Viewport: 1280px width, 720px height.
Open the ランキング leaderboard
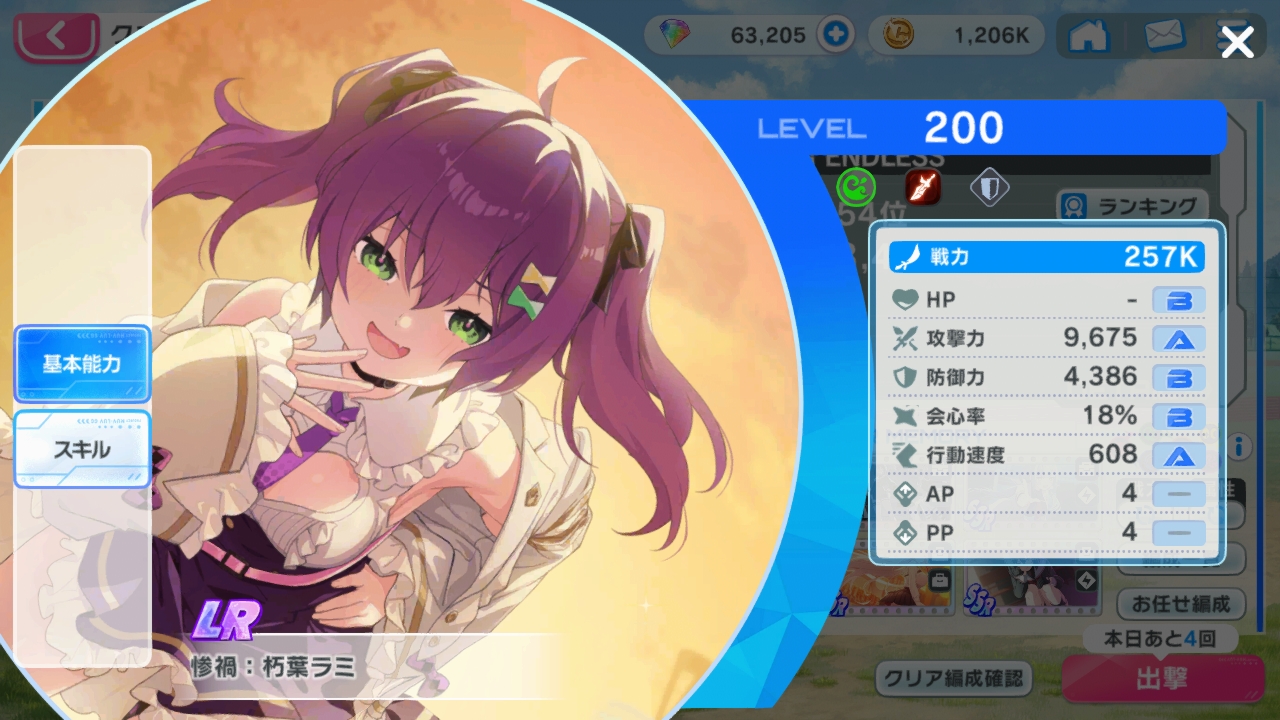[x=1133, y=206]
